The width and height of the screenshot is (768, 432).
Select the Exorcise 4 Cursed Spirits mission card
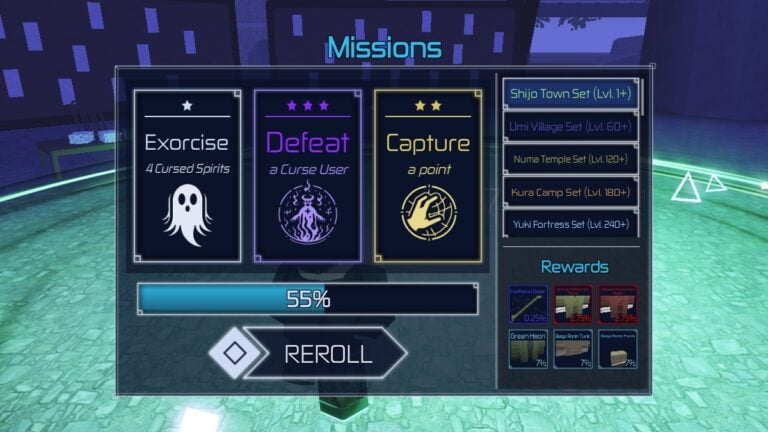click(187, 176)
